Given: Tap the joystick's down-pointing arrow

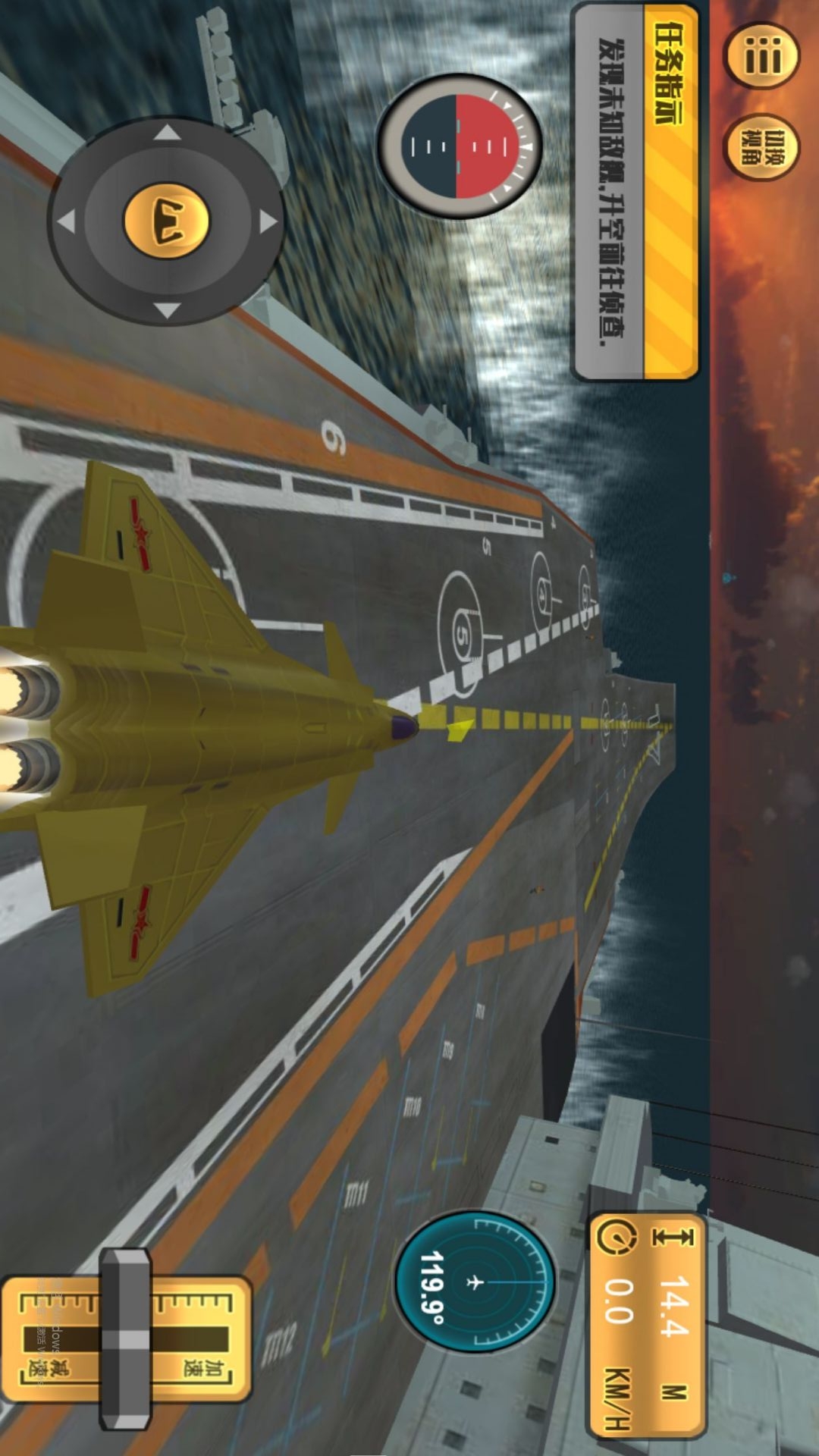Looking at the screenshot, I should 167,309.
